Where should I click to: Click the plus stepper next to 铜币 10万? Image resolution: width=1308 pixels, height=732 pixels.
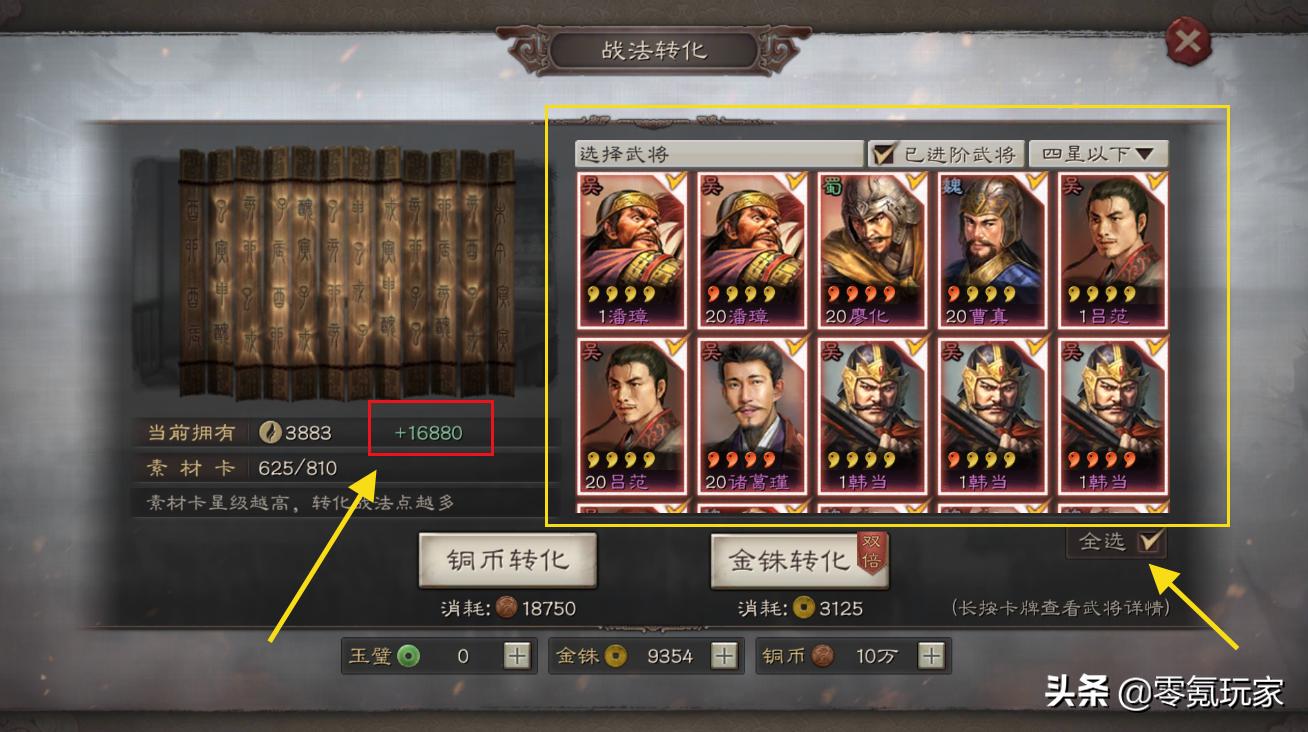(x=928, y=656)
